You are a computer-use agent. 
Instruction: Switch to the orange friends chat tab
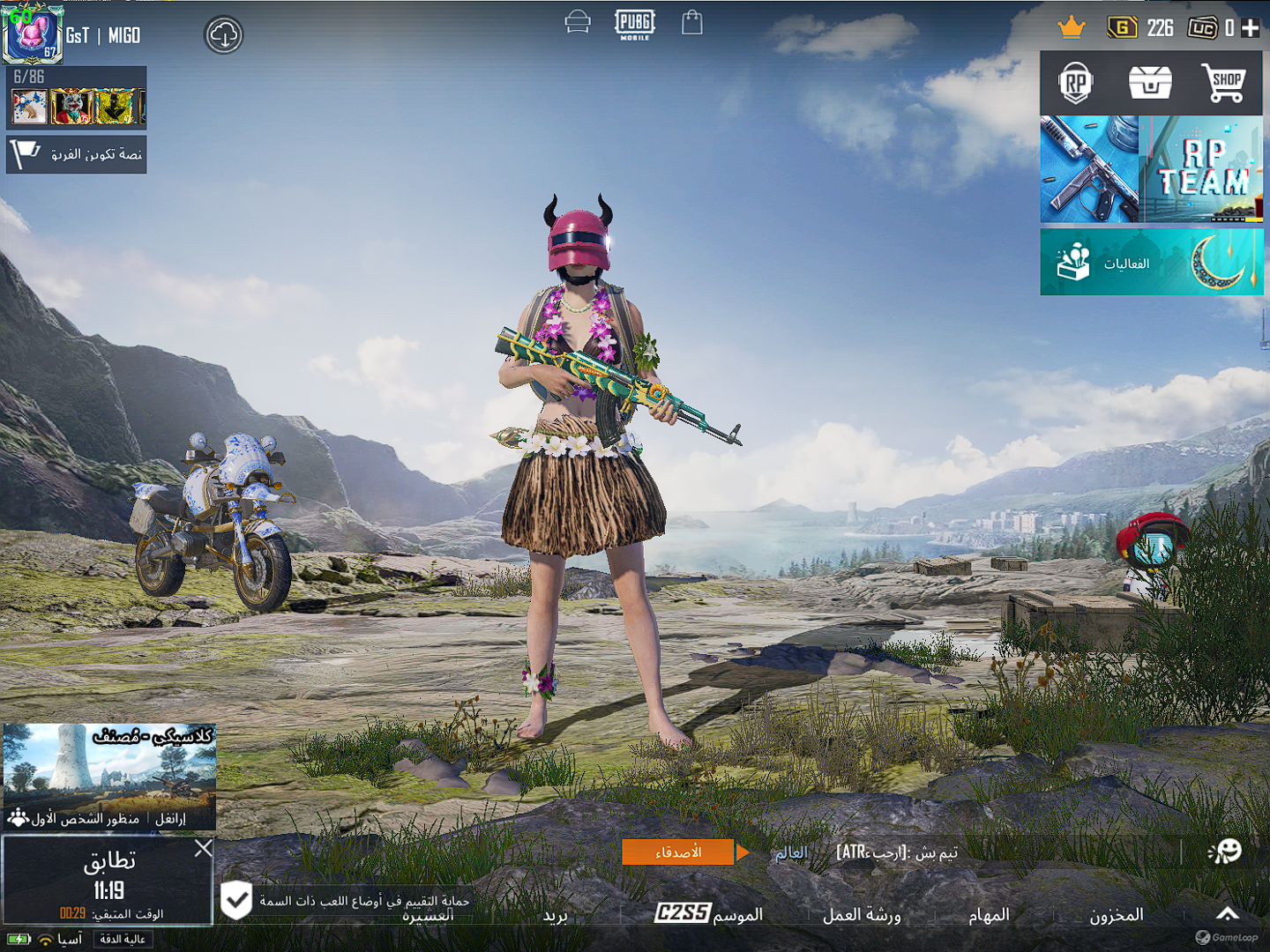point(677,852)
